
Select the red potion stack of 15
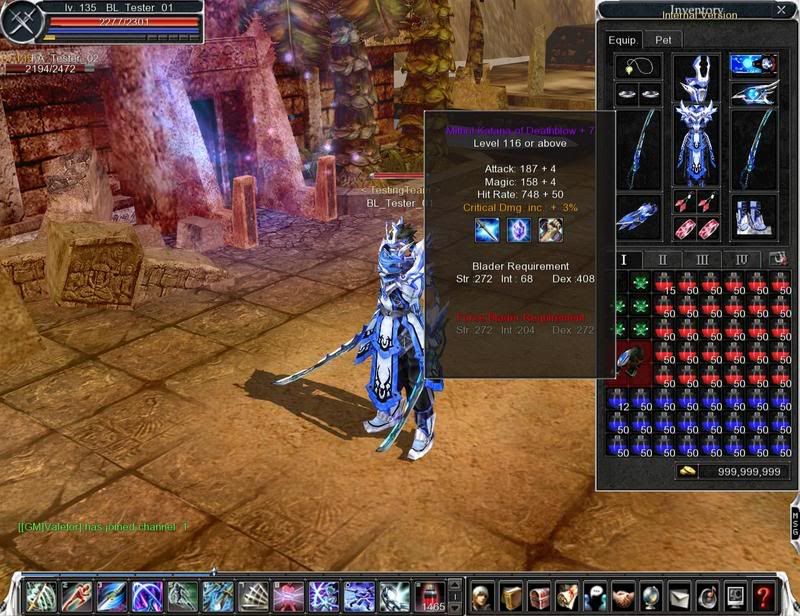pos(665,283)
